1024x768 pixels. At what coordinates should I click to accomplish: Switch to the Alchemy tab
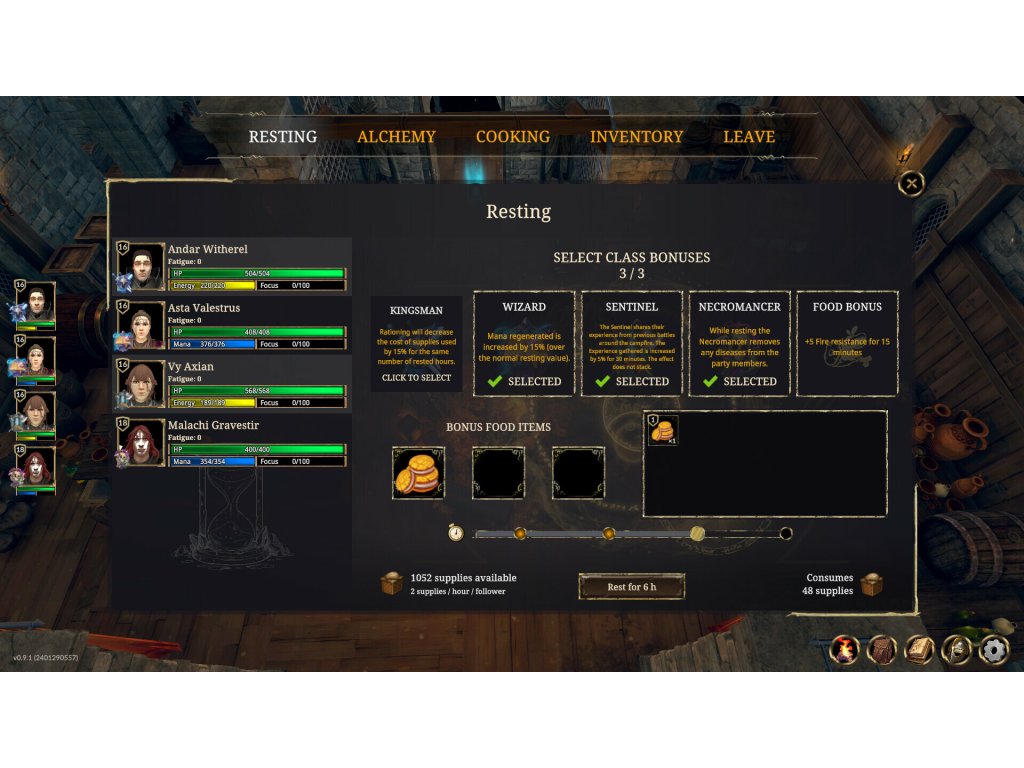tap(396, 137)
